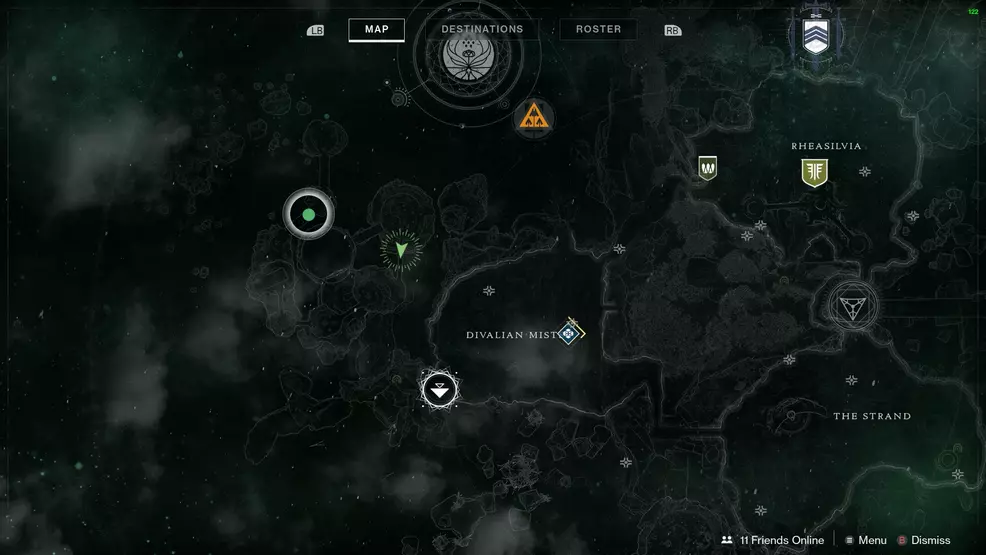Switch to the Map tab

tap(376, 30)
